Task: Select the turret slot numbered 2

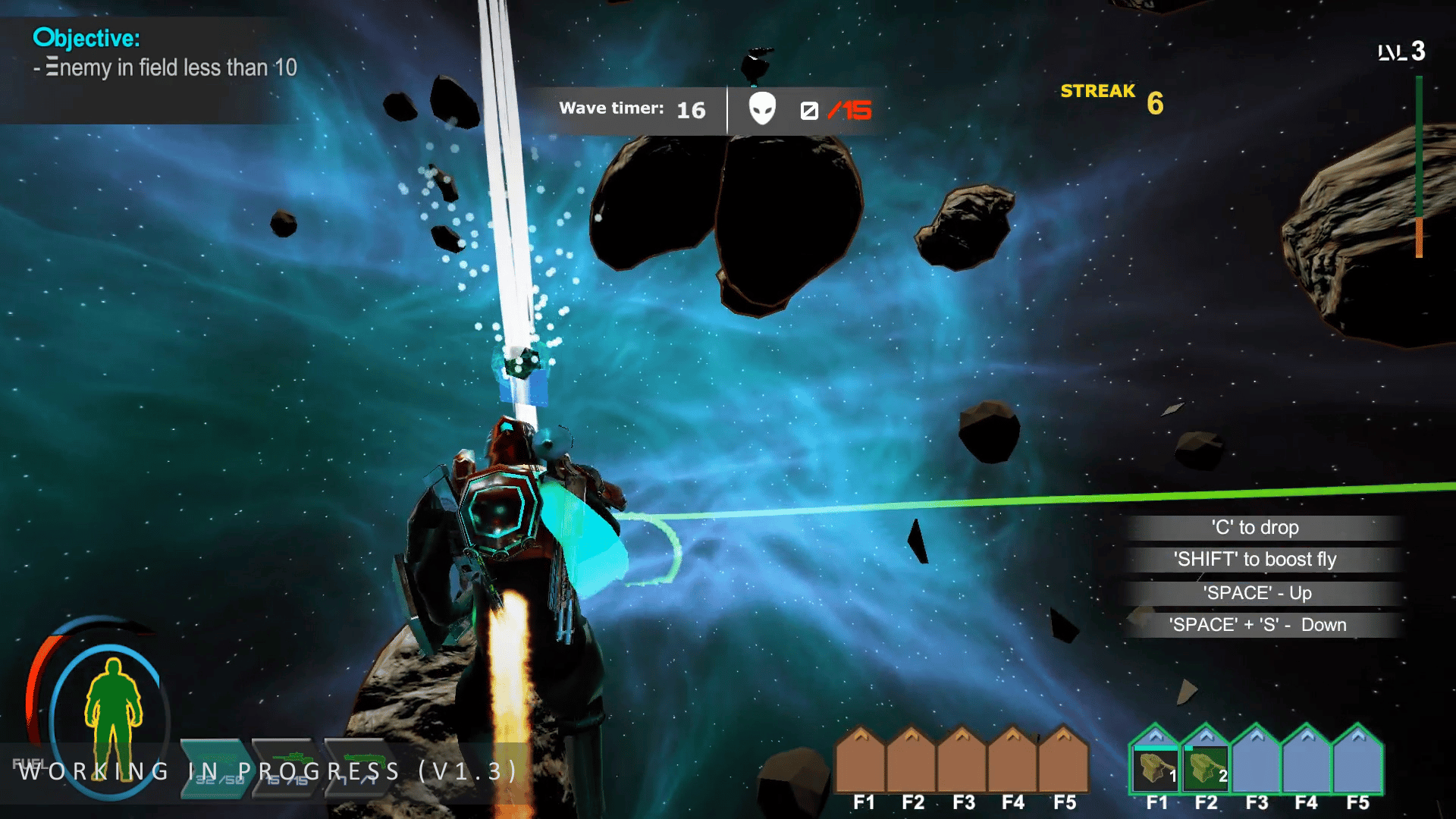Action: (x=1206, y=766)
